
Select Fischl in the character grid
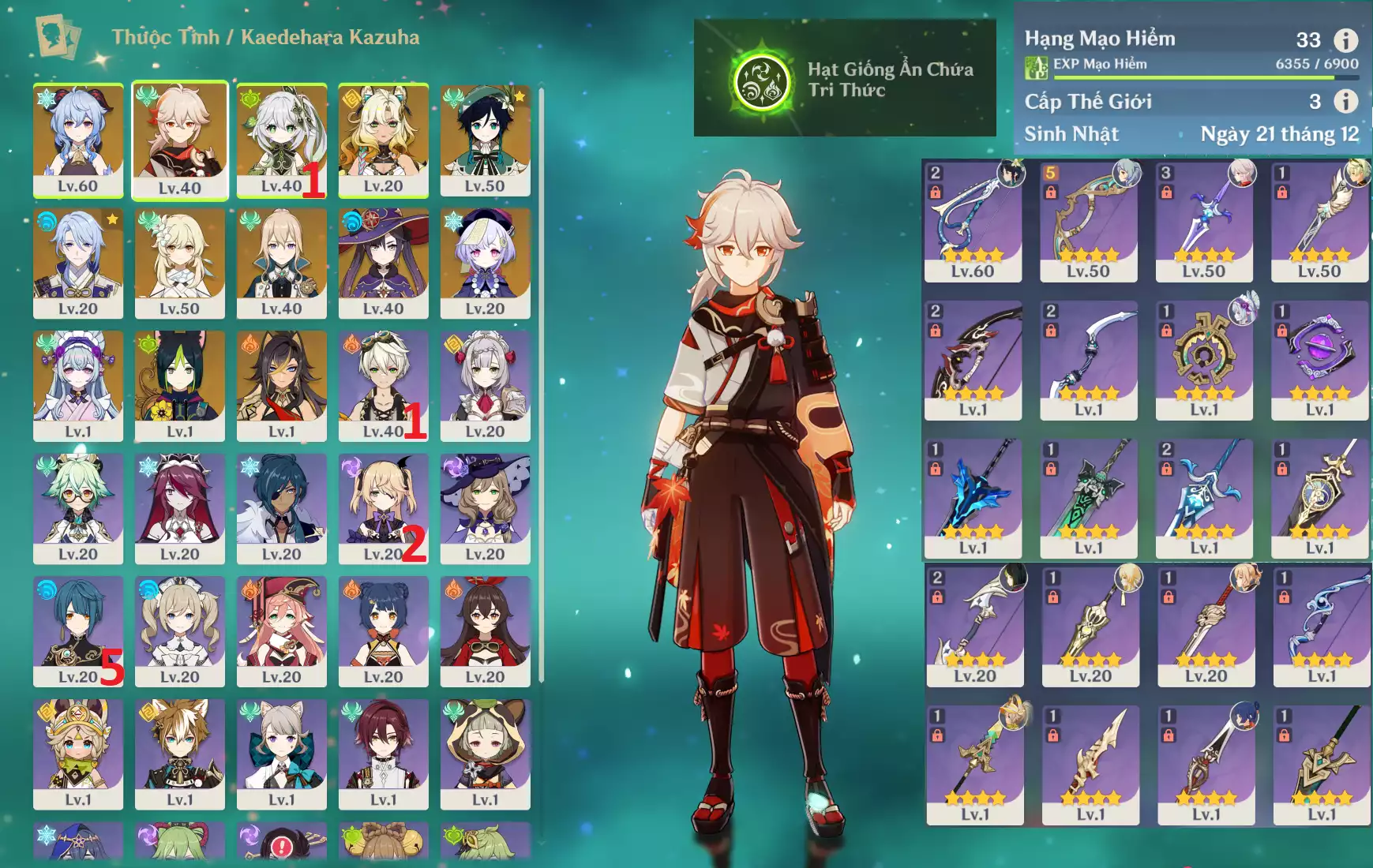click(x=383, y=508)
